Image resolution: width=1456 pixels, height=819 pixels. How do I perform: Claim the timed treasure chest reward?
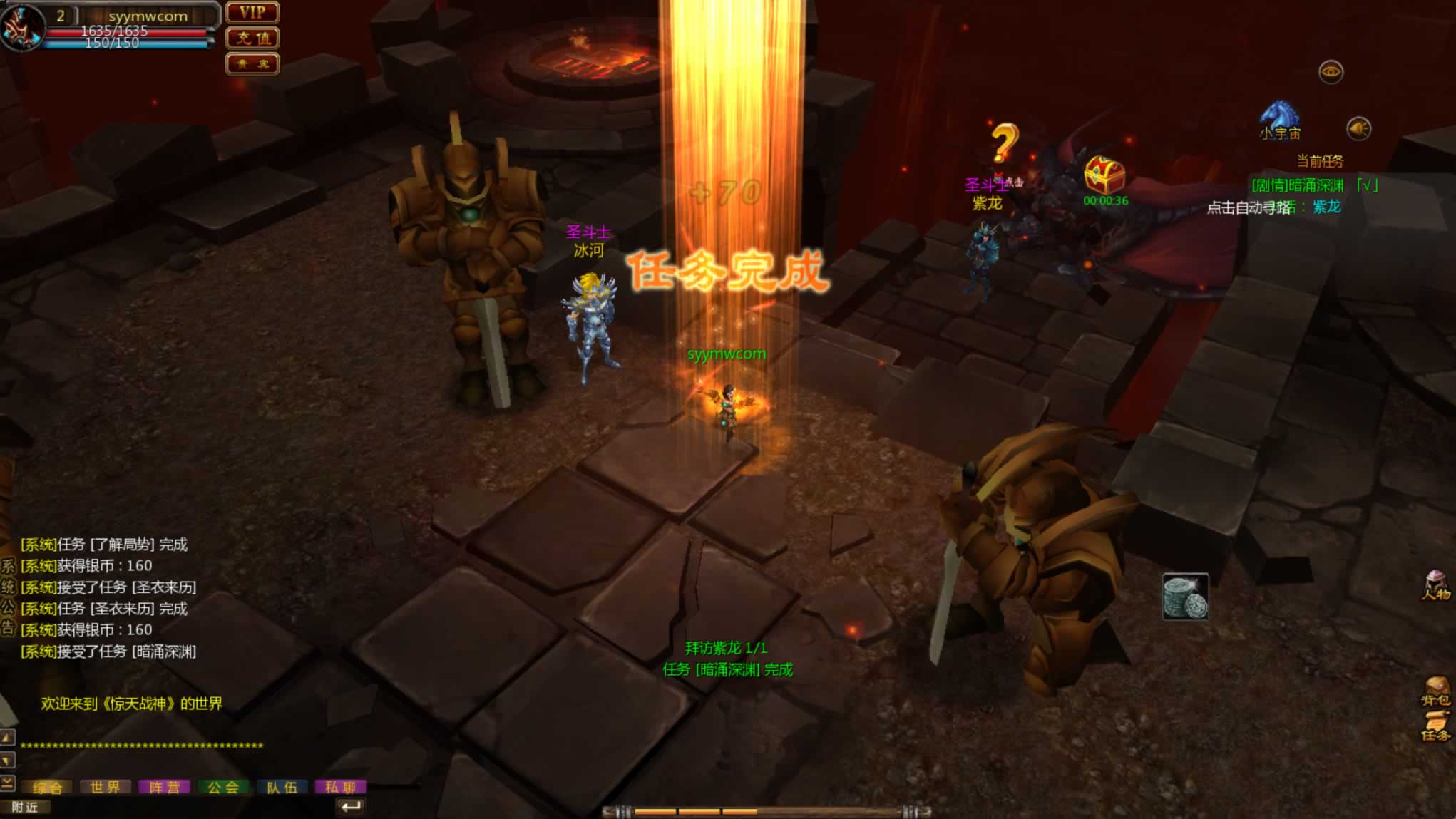click(x=1104, y=175)
